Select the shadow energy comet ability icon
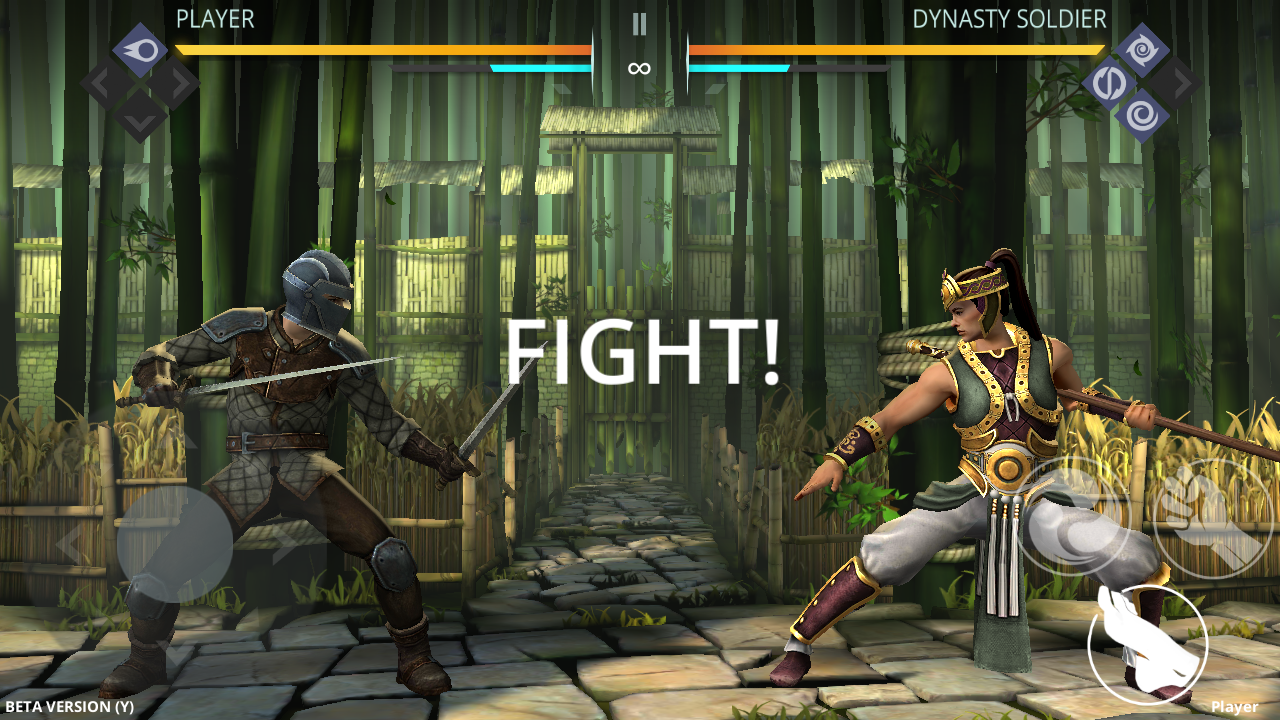This screenshot has height=720, width=1280. click(140, 47)
